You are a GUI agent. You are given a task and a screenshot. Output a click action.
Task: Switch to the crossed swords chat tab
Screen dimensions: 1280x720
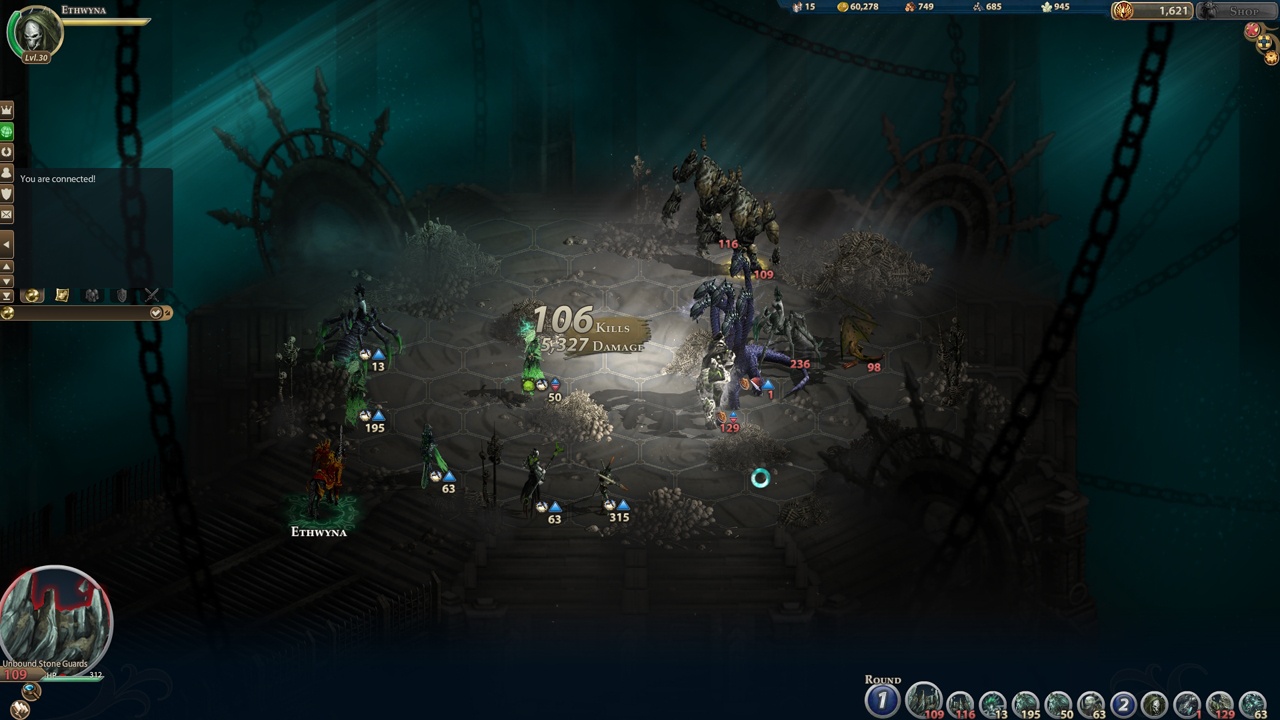pyautogui.click(x=151, y=295)
